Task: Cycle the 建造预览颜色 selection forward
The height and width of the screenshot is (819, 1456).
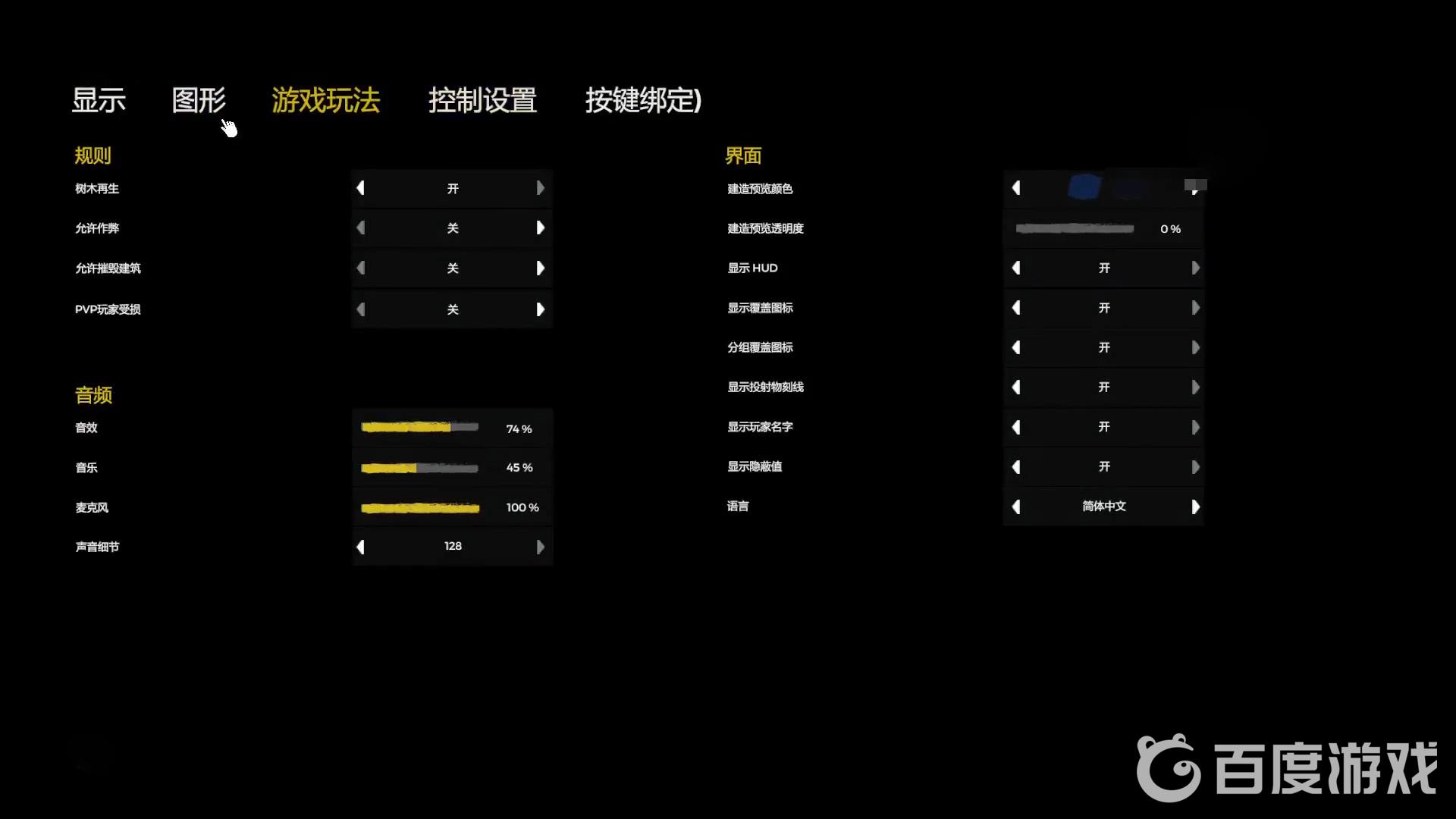Action: tap(1197, 188)
